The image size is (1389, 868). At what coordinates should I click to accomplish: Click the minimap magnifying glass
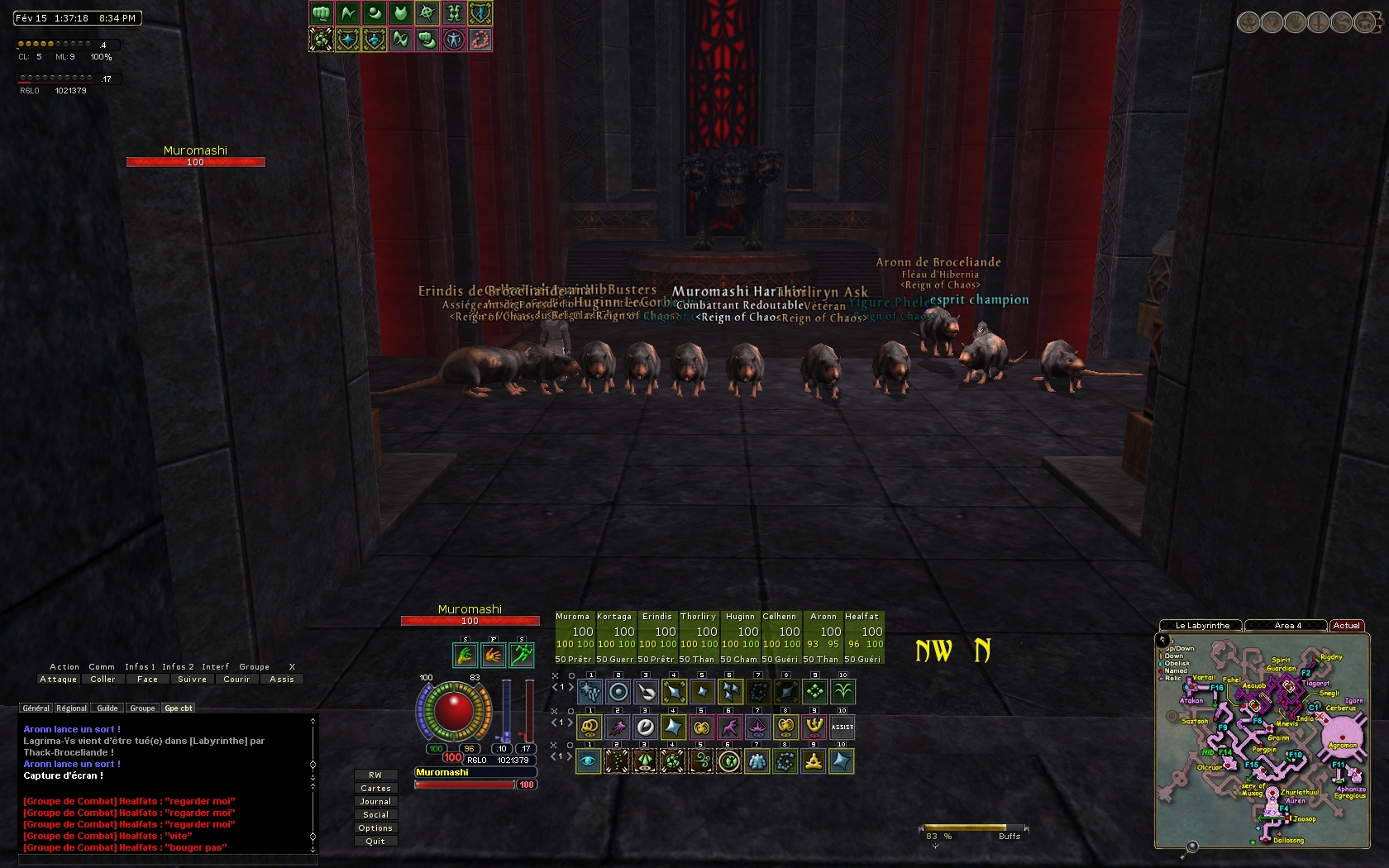coord(1191,847)
